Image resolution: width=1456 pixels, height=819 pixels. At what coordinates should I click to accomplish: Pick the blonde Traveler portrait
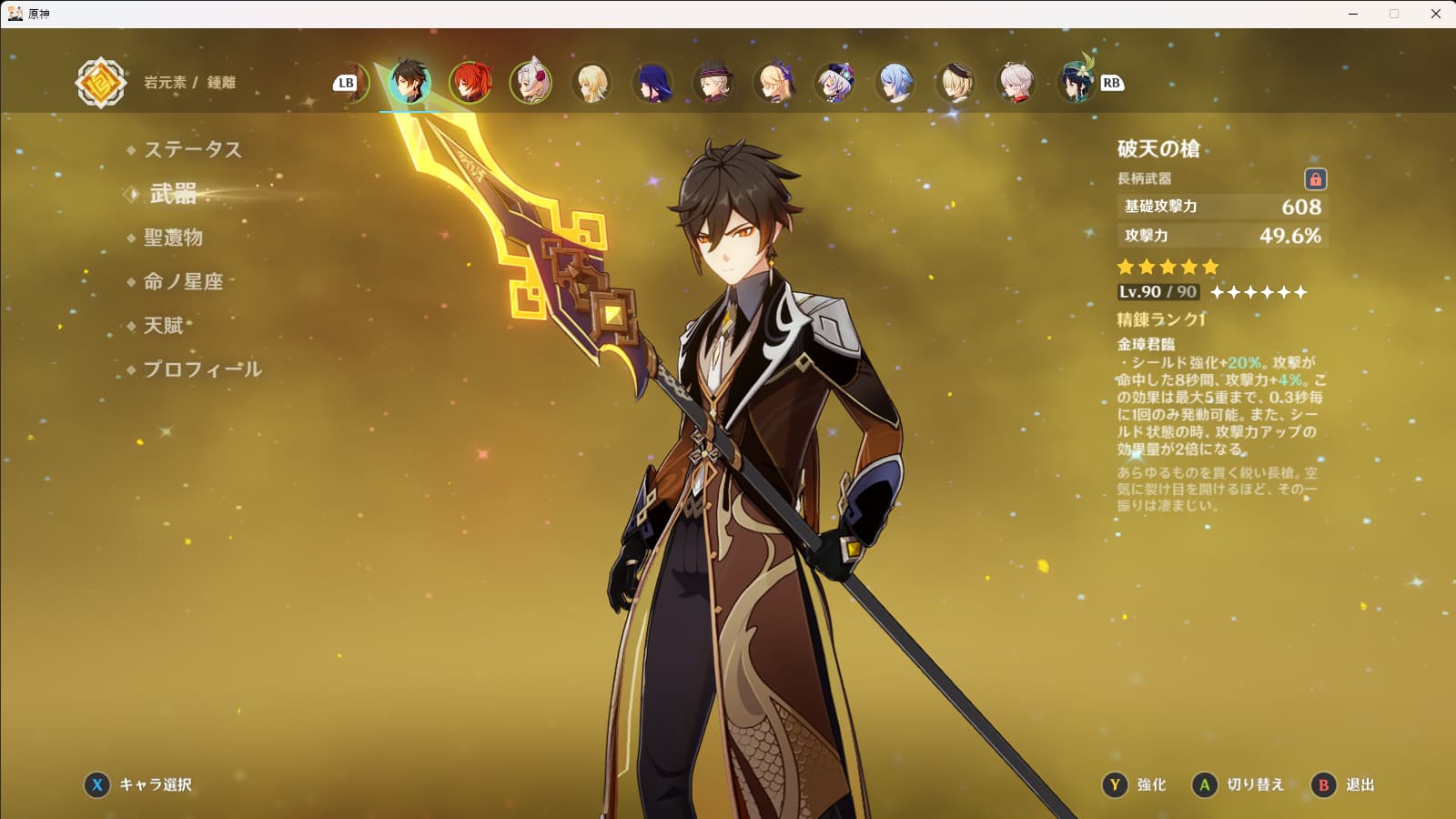[592, 83]
